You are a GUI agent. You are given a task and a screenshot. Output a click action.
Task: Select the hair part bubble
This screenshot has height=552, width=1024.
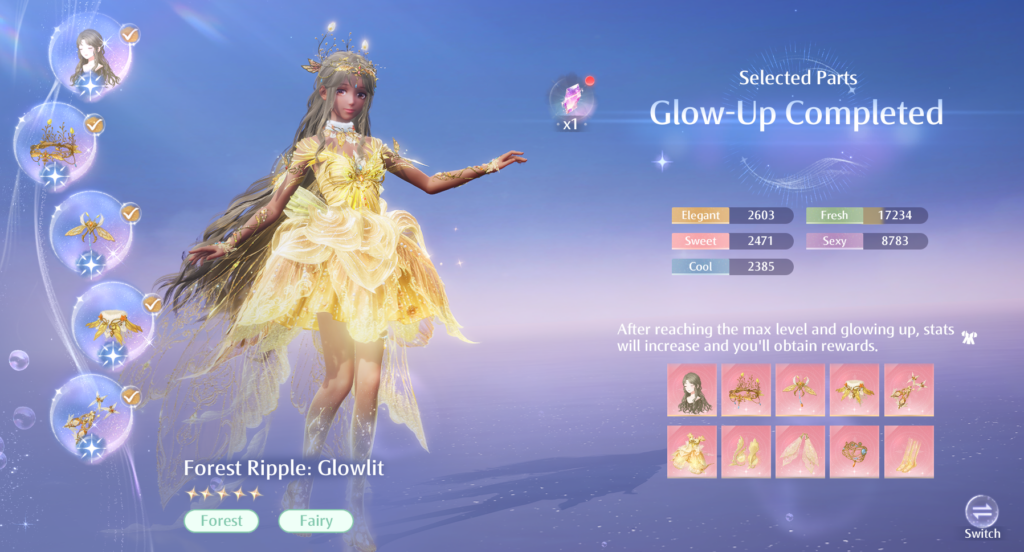tap(92, 61)
